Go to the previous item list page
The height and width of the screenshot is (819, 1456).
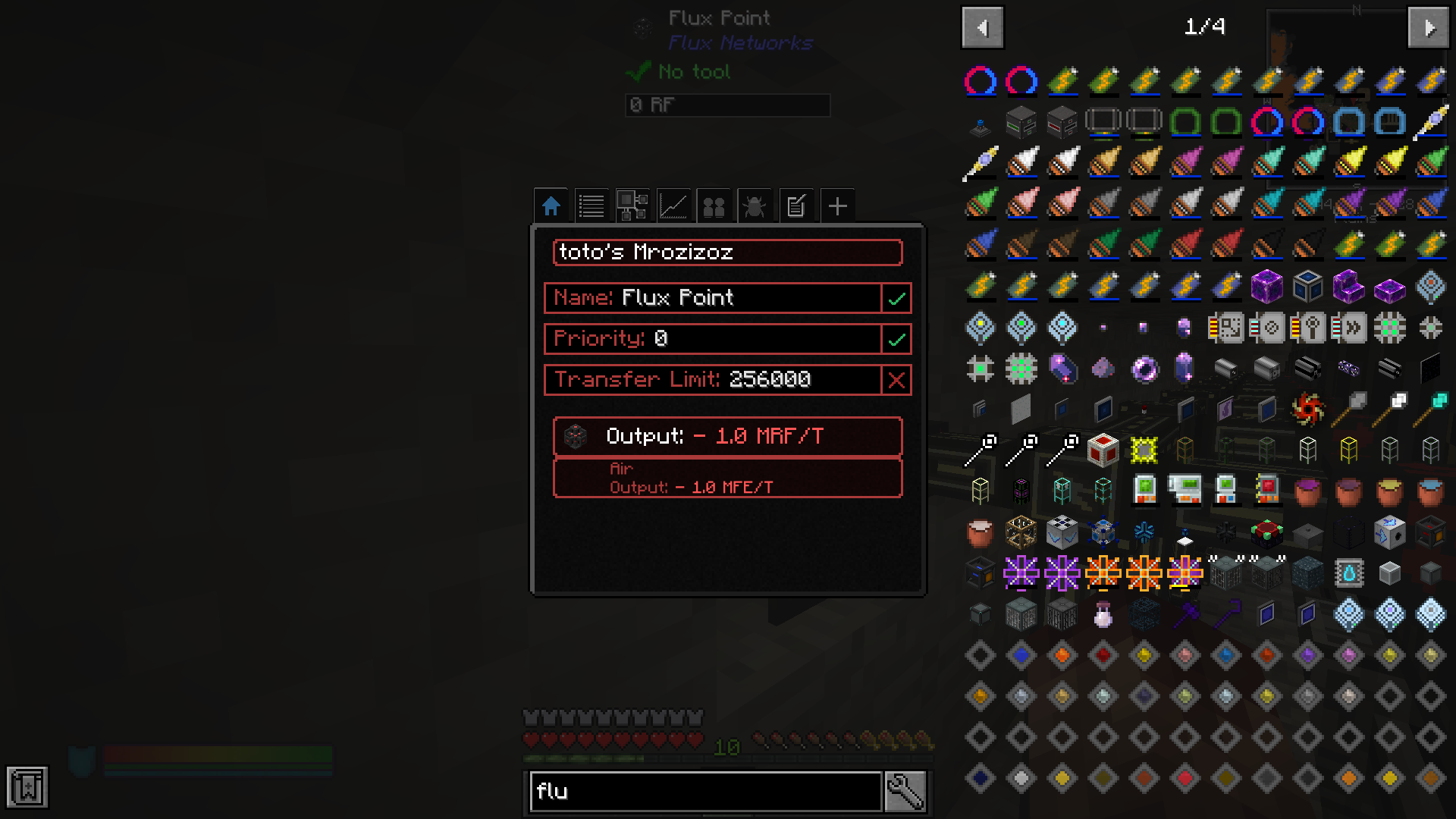983,28
